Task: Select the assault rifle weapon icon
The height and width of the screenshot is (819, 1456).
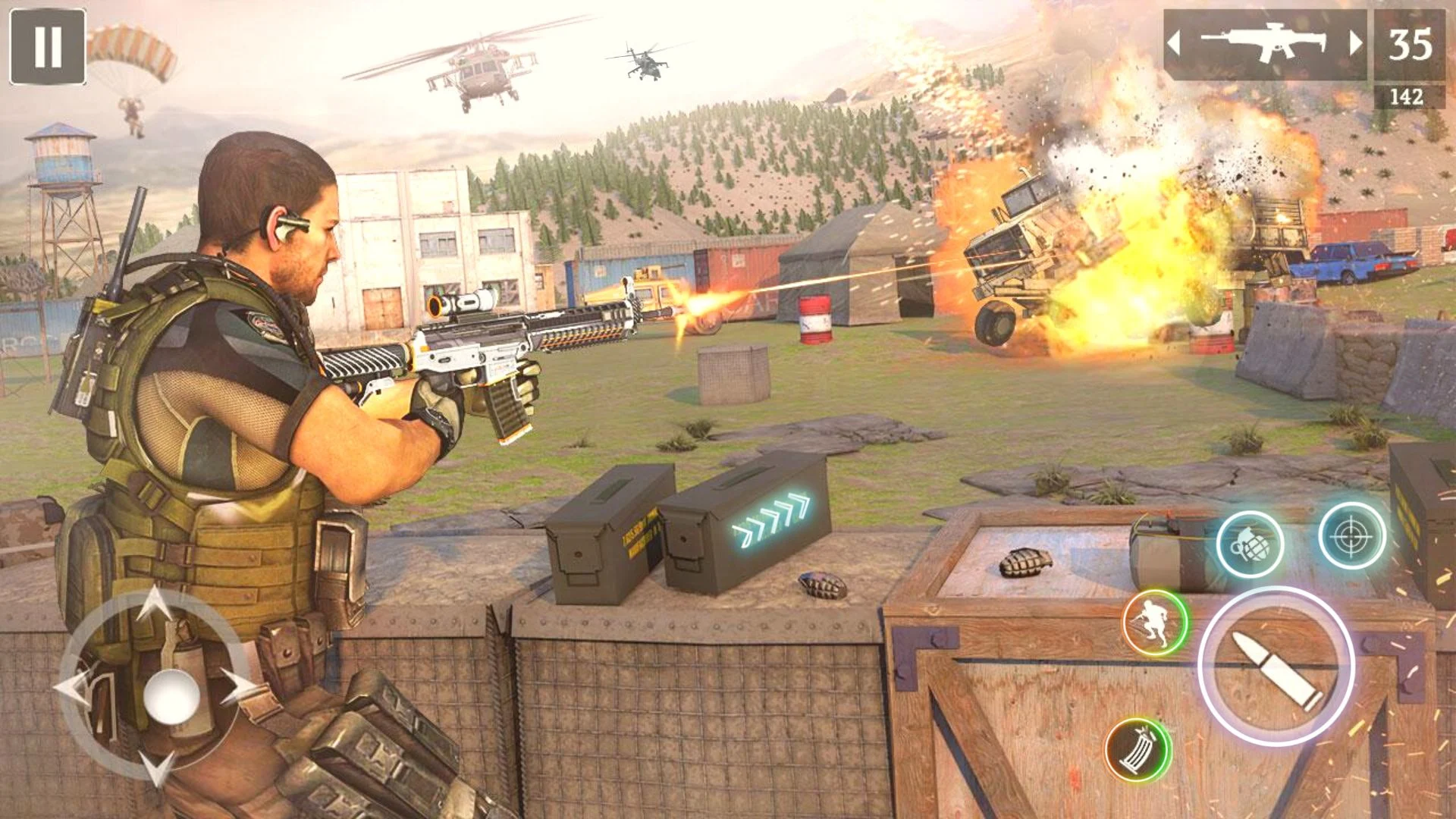Action: coord(1265,43)
